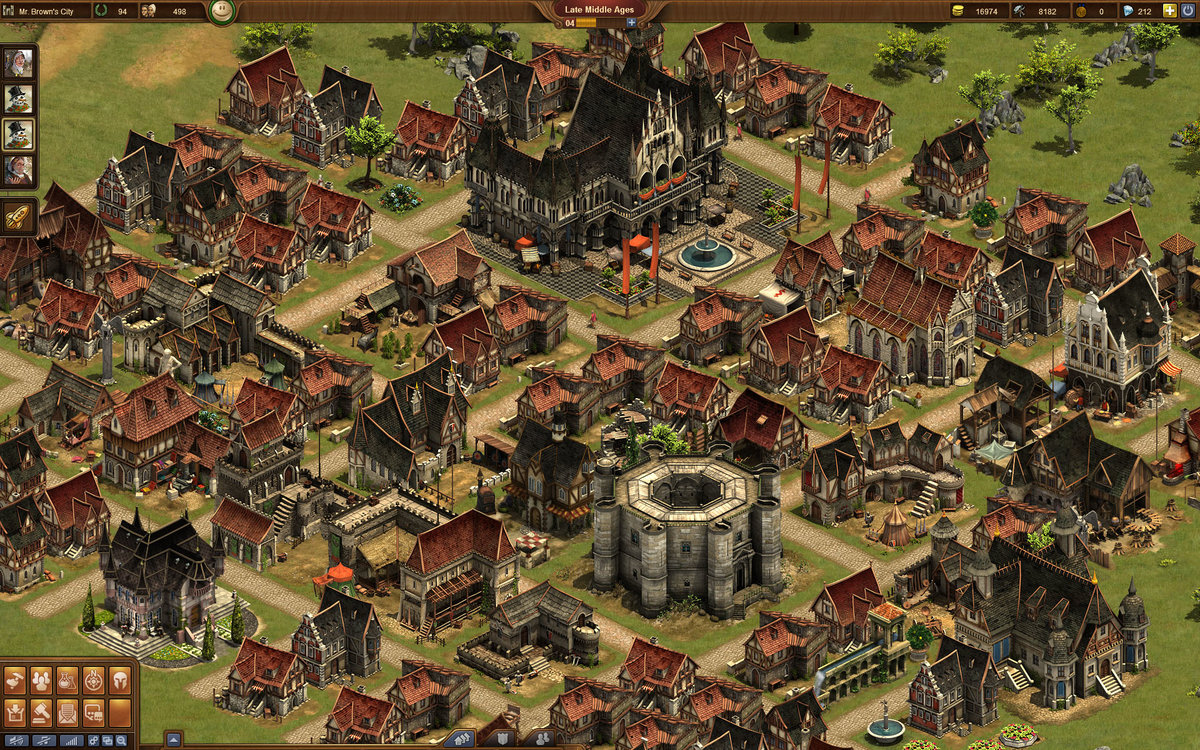Open the three-people social menu button
The width and height of the screenshot is (1200, 750).
(x=41, y=680)
